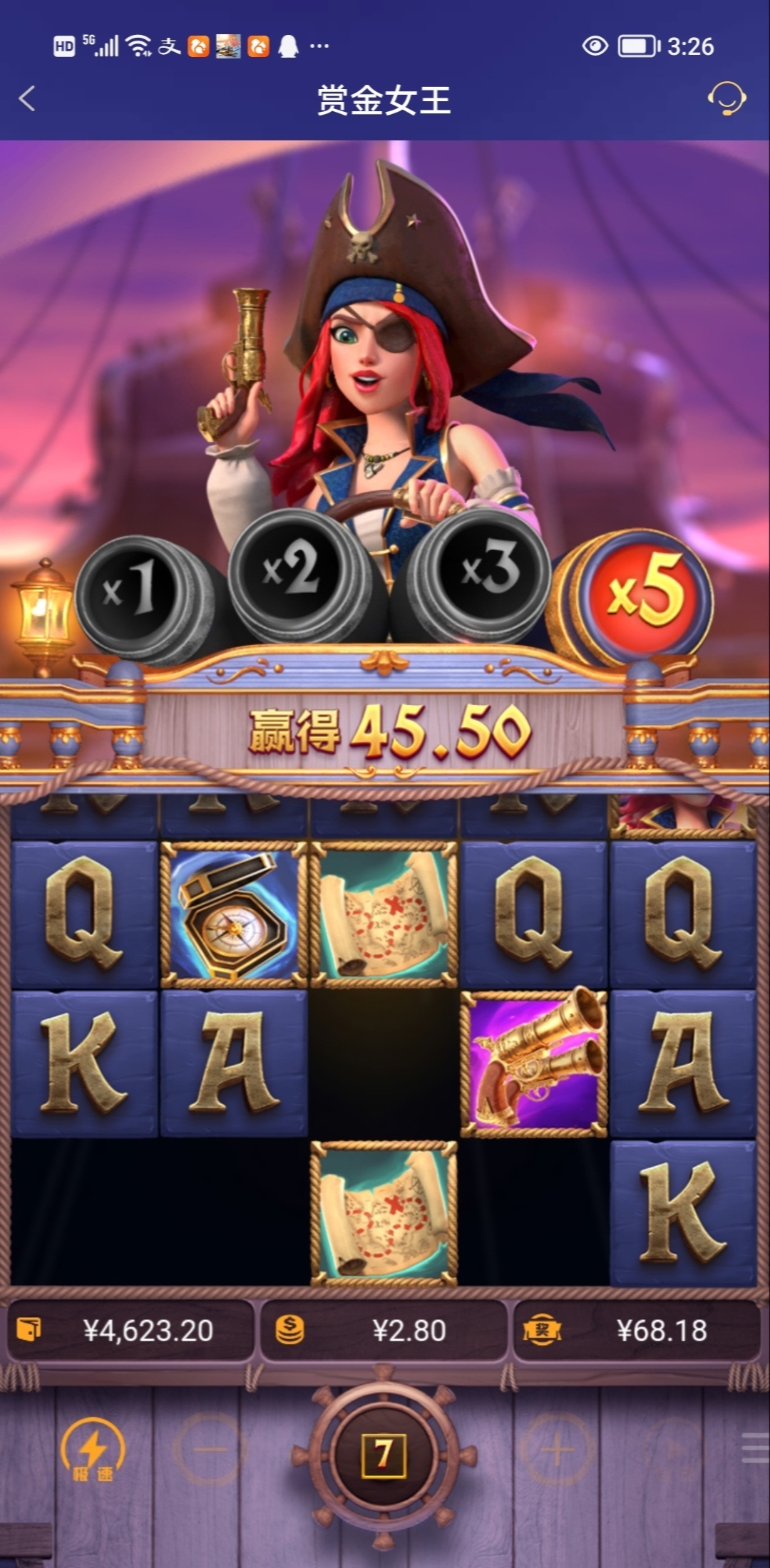Open the wallet balance panel
The height and width of the screenshot is (1568, 770).
(x=130, y=1331)
